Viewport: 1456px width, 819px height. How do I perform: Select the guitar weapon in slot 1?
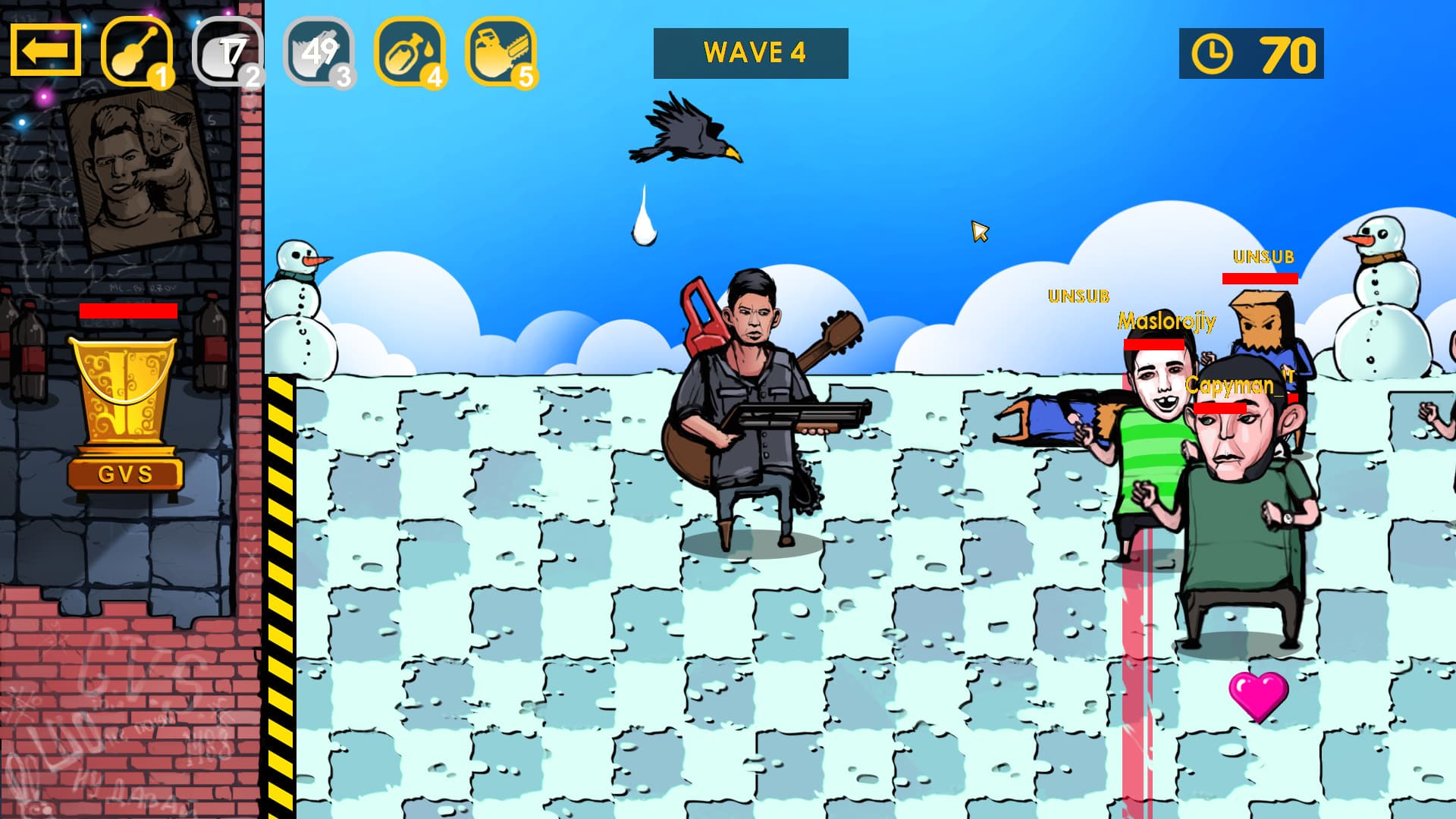click(136, 52)
